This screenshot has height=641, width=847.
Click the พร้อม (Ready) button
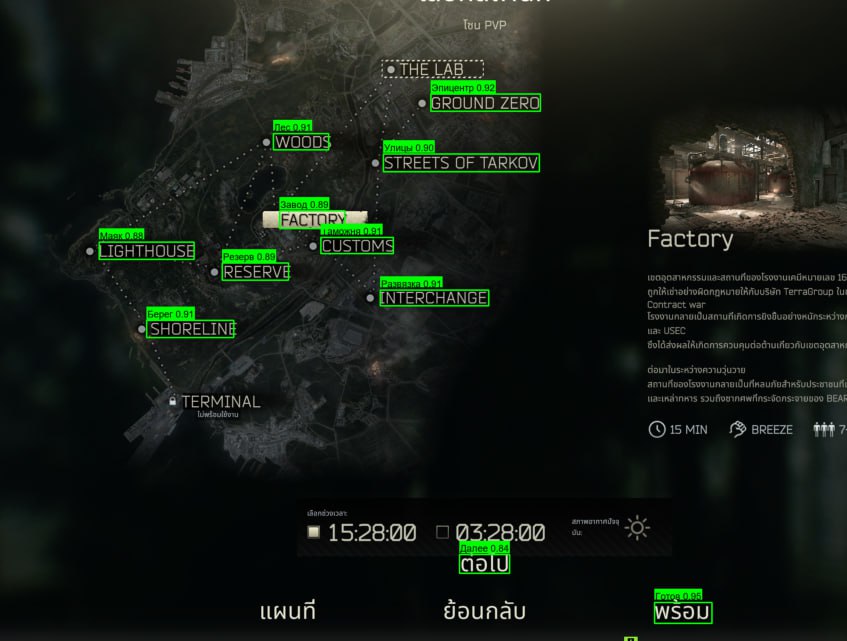683,612
